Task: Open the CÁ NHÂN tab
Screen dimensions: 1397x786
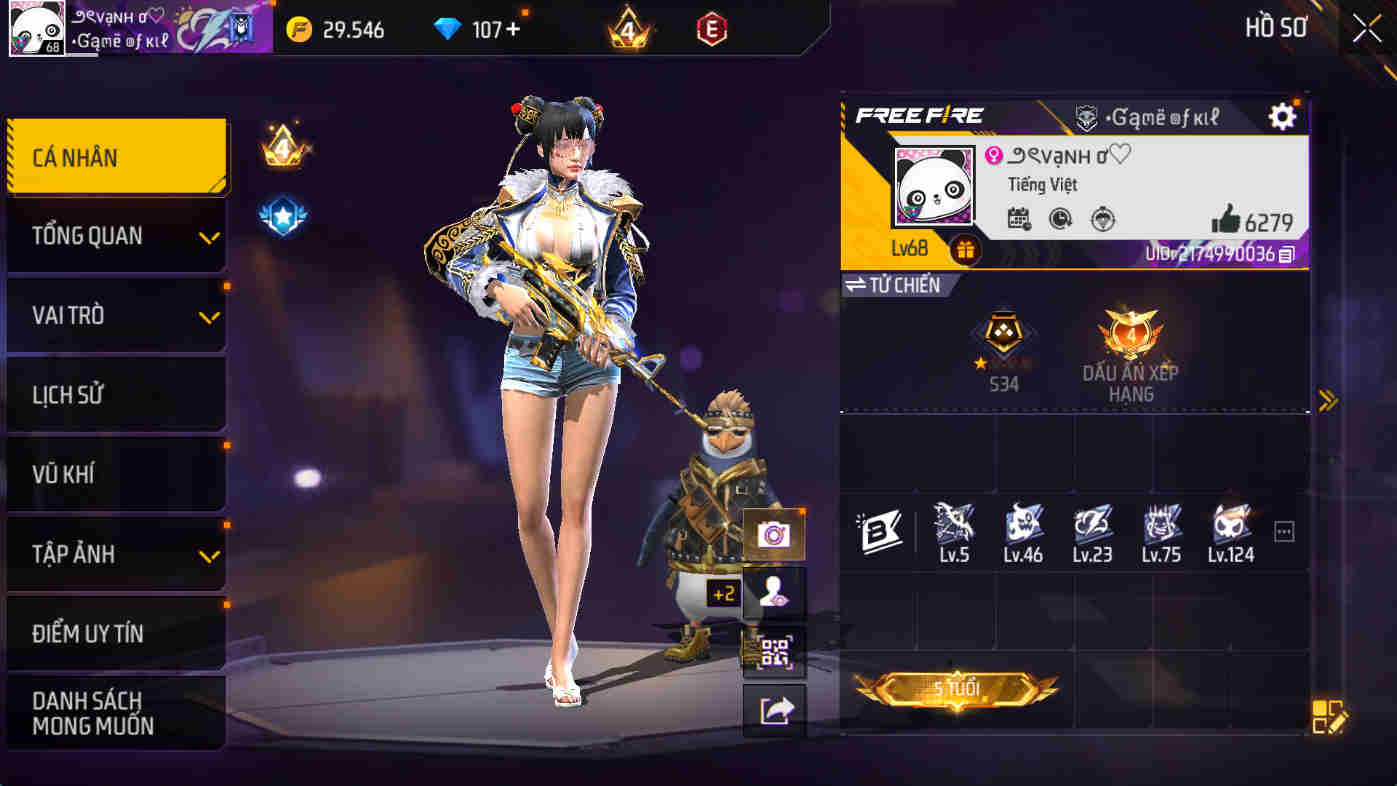Action: 115,157
